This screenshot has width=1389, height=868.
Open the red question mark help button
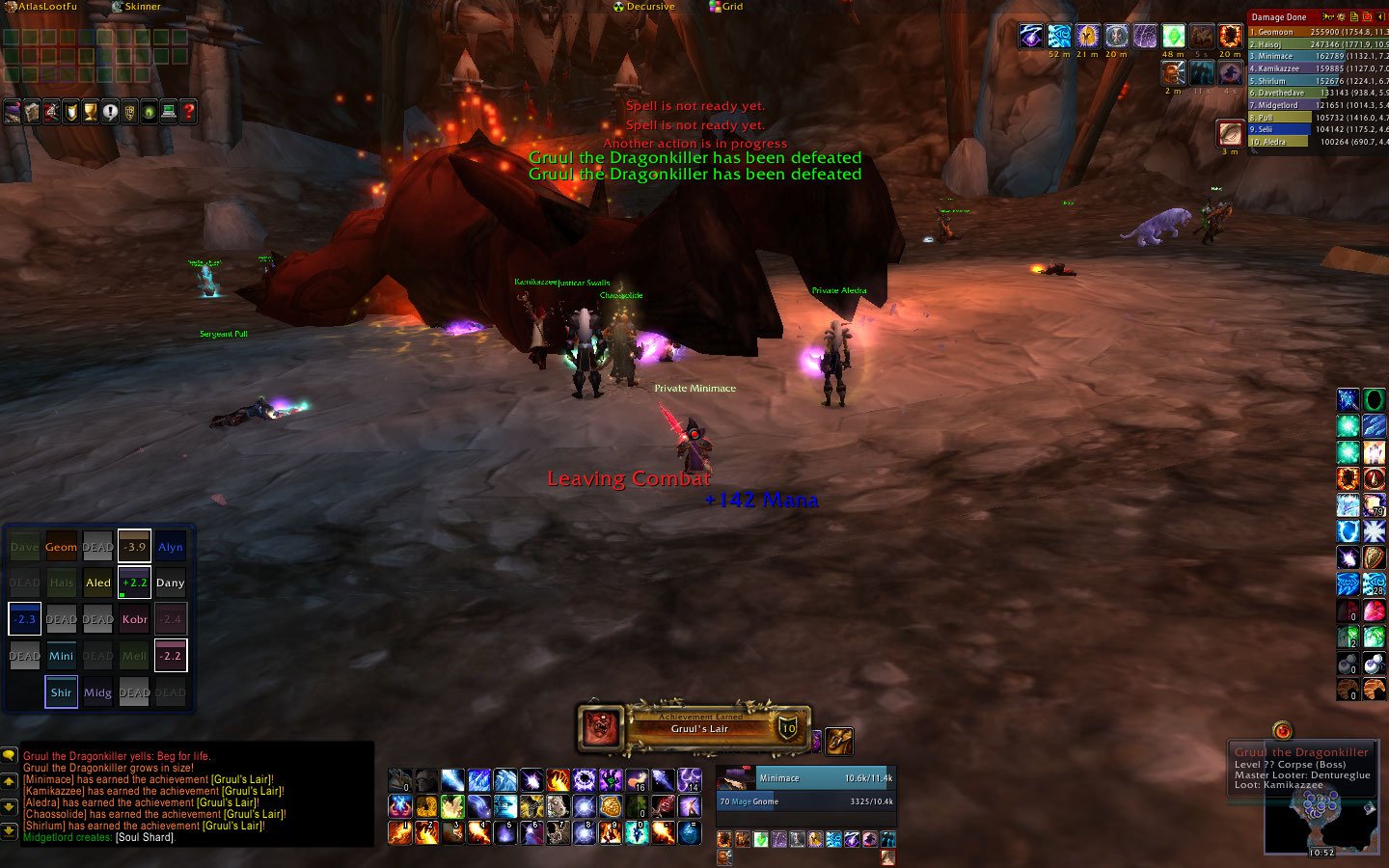188,112
